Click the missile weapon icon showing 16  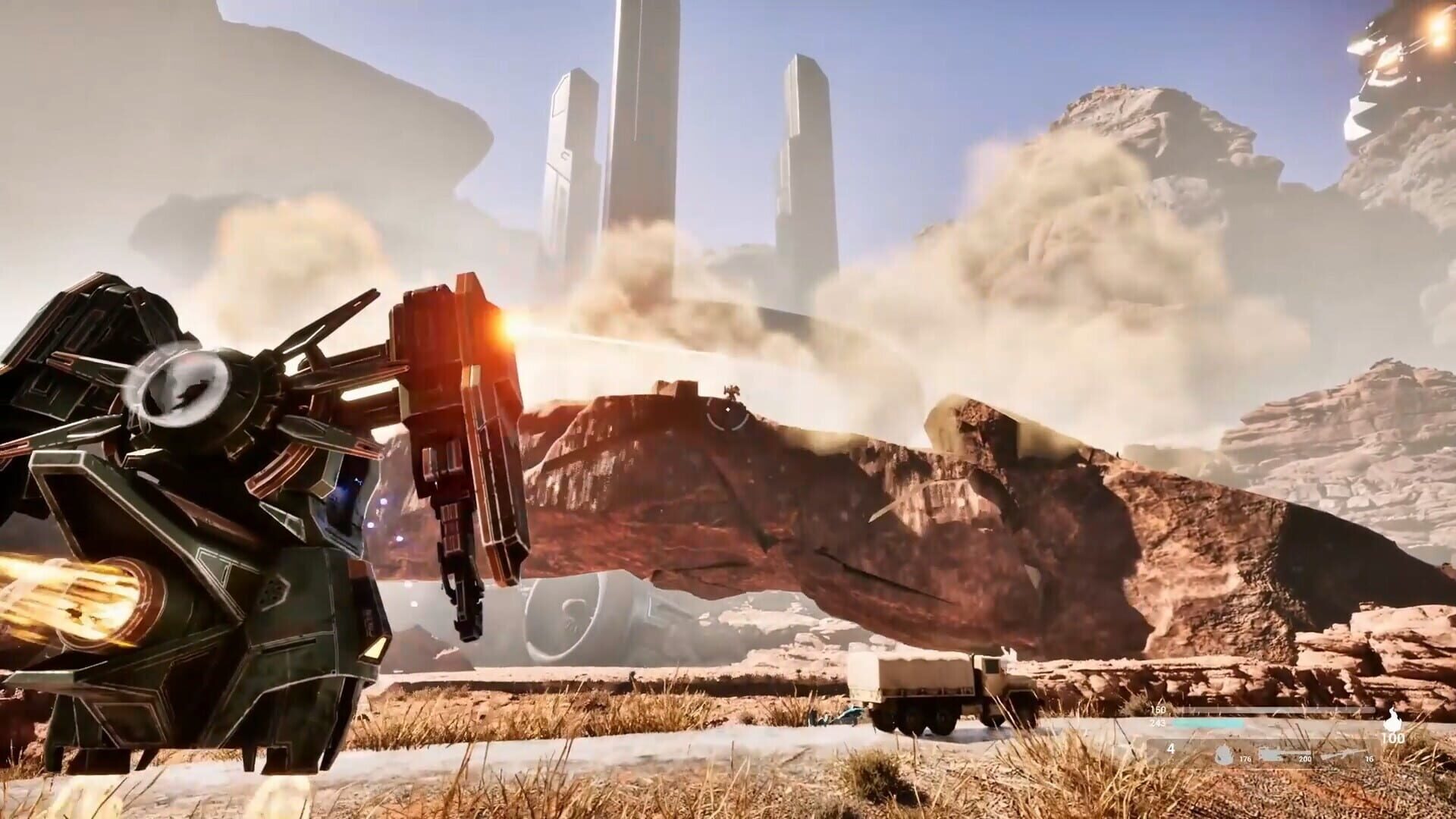coord(1344,752)
